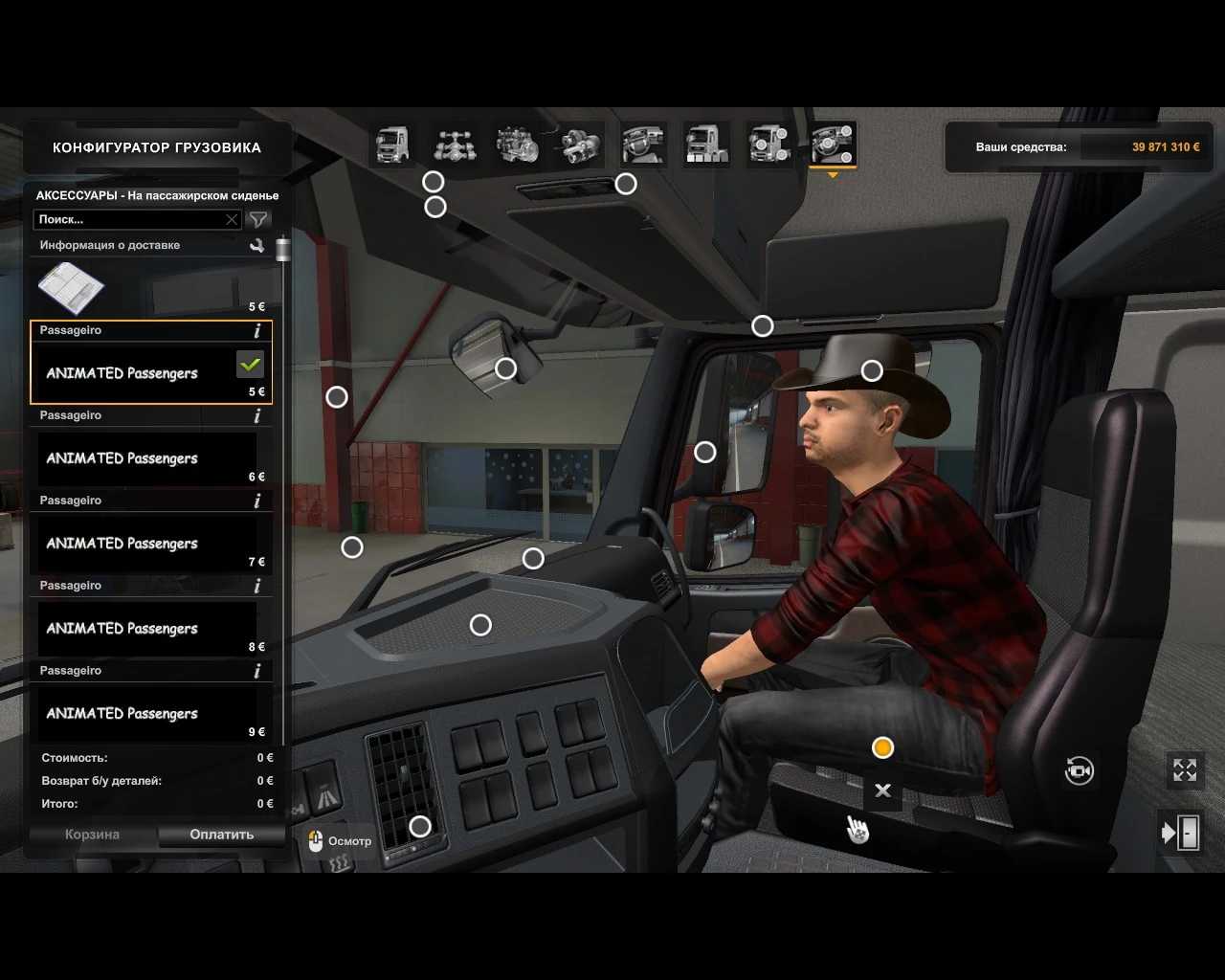Choose the 8 € Animated Passengers item
The image size is (1225, 980).
click(x=151, y=628)
